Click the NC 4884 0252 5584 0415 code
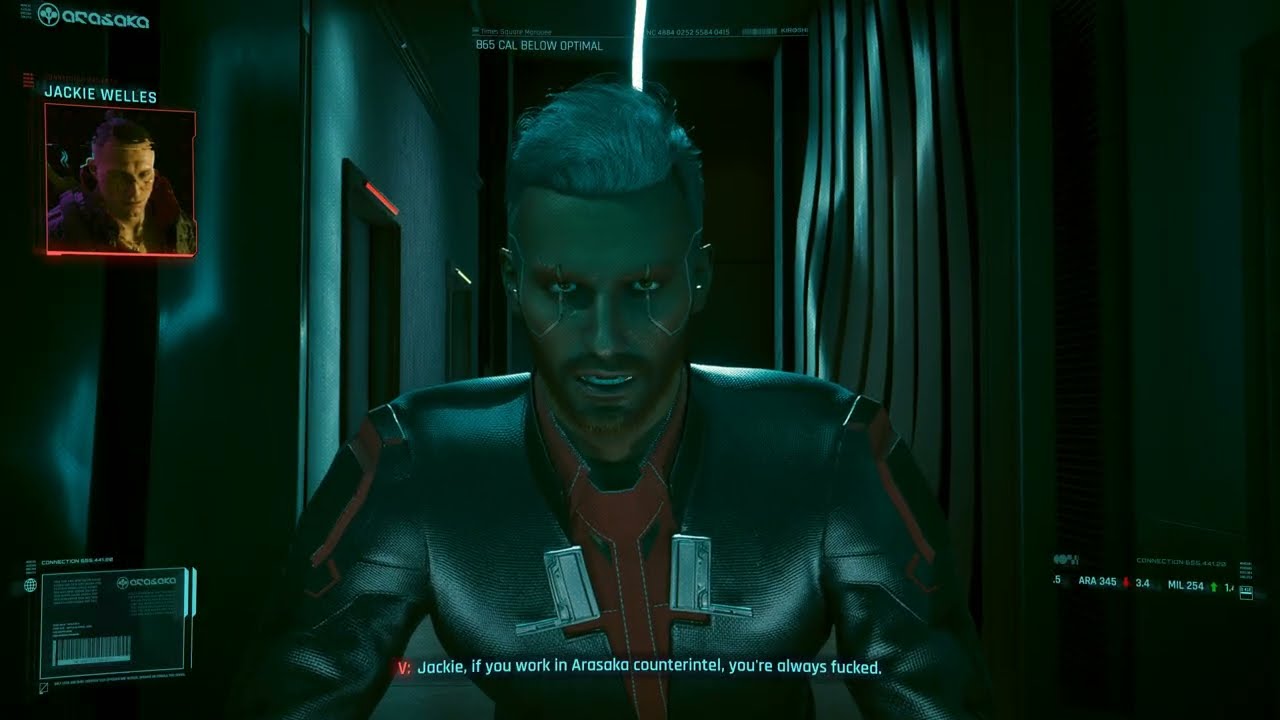 click(x=688, y=31)
